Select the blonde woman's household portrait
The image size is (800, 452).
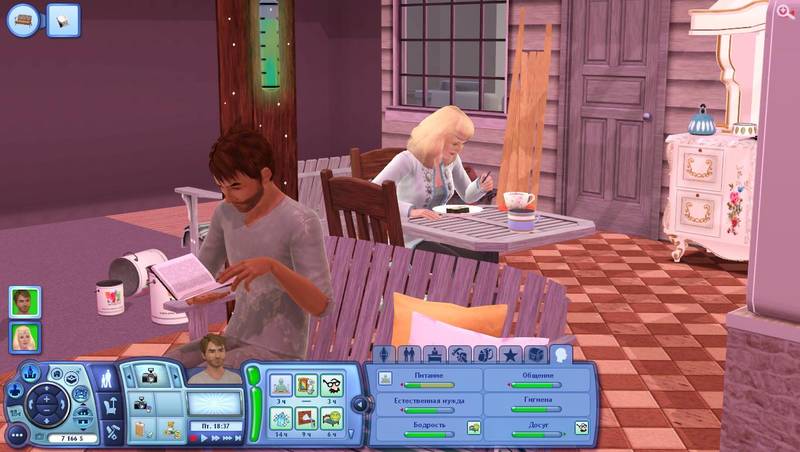pos(25,338)
